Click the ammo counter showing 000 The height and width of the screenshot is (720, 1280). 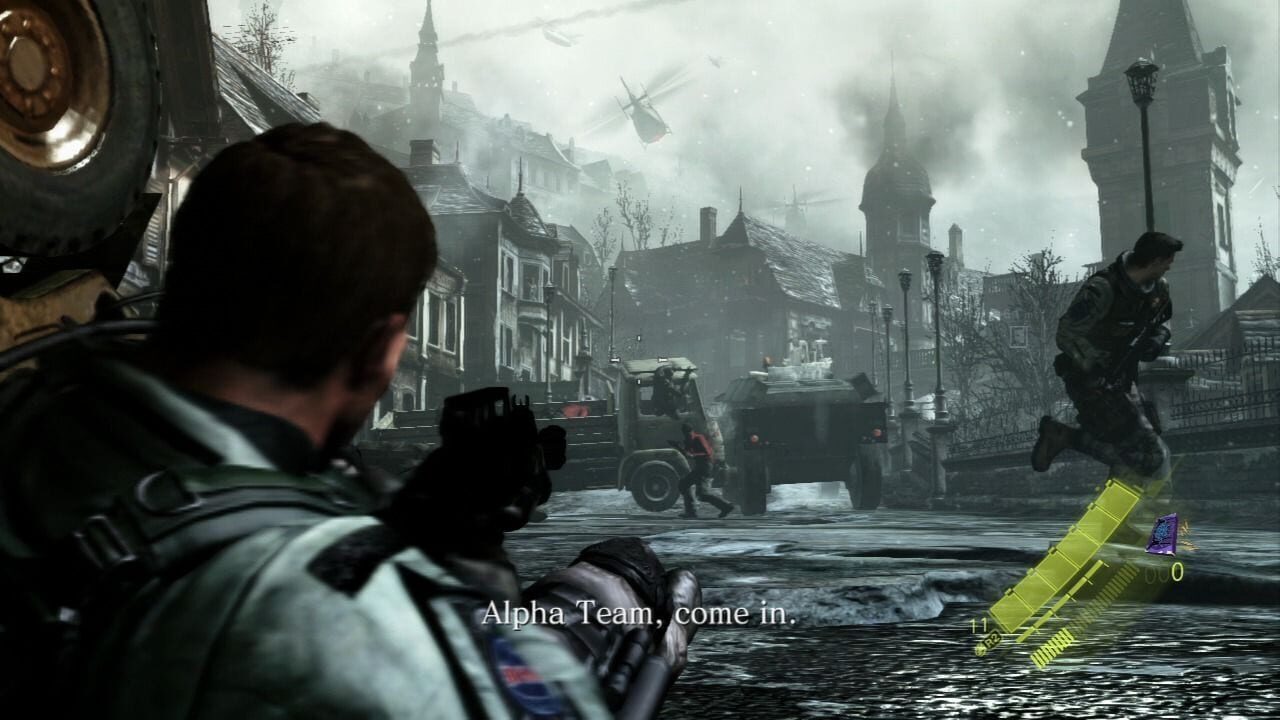click(x=1164, y=573)
